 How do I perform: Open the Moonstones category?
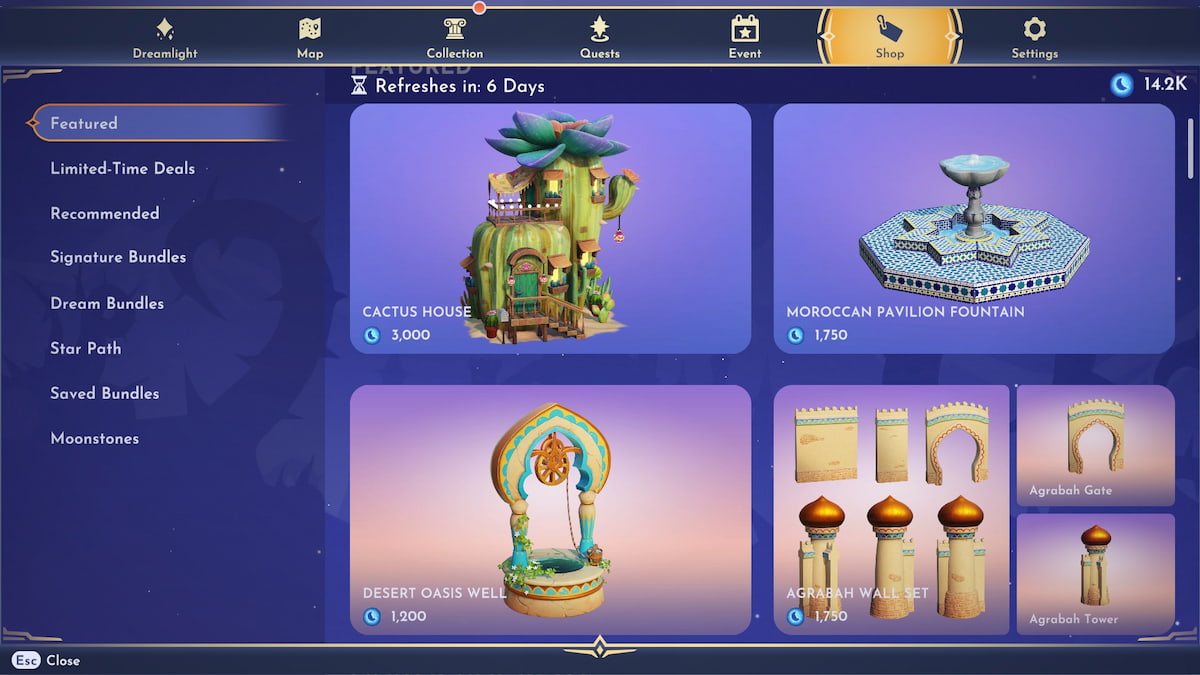[95, 438]
